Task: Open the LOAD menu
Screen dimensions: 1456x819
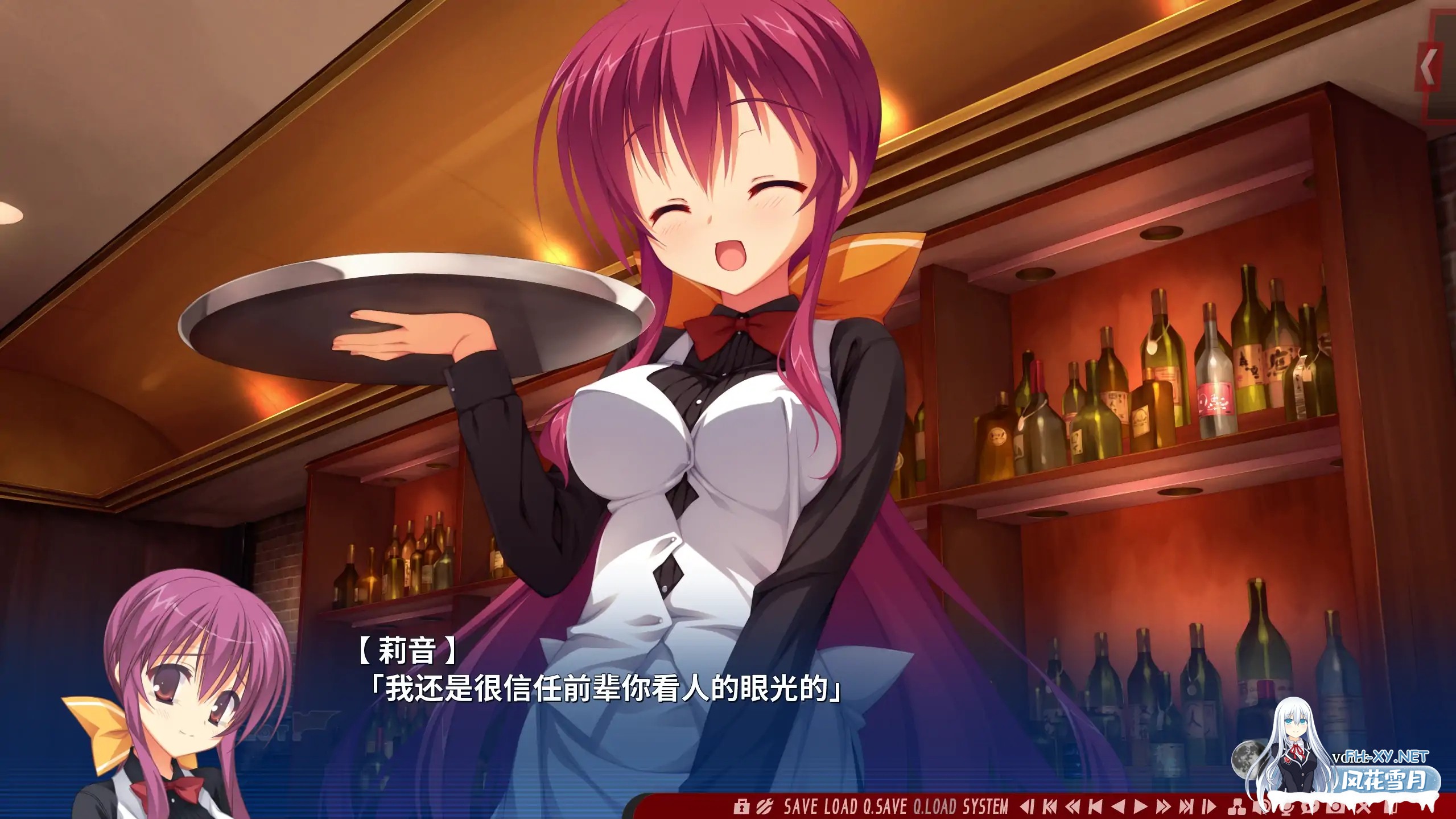Action: coord(839,804)
